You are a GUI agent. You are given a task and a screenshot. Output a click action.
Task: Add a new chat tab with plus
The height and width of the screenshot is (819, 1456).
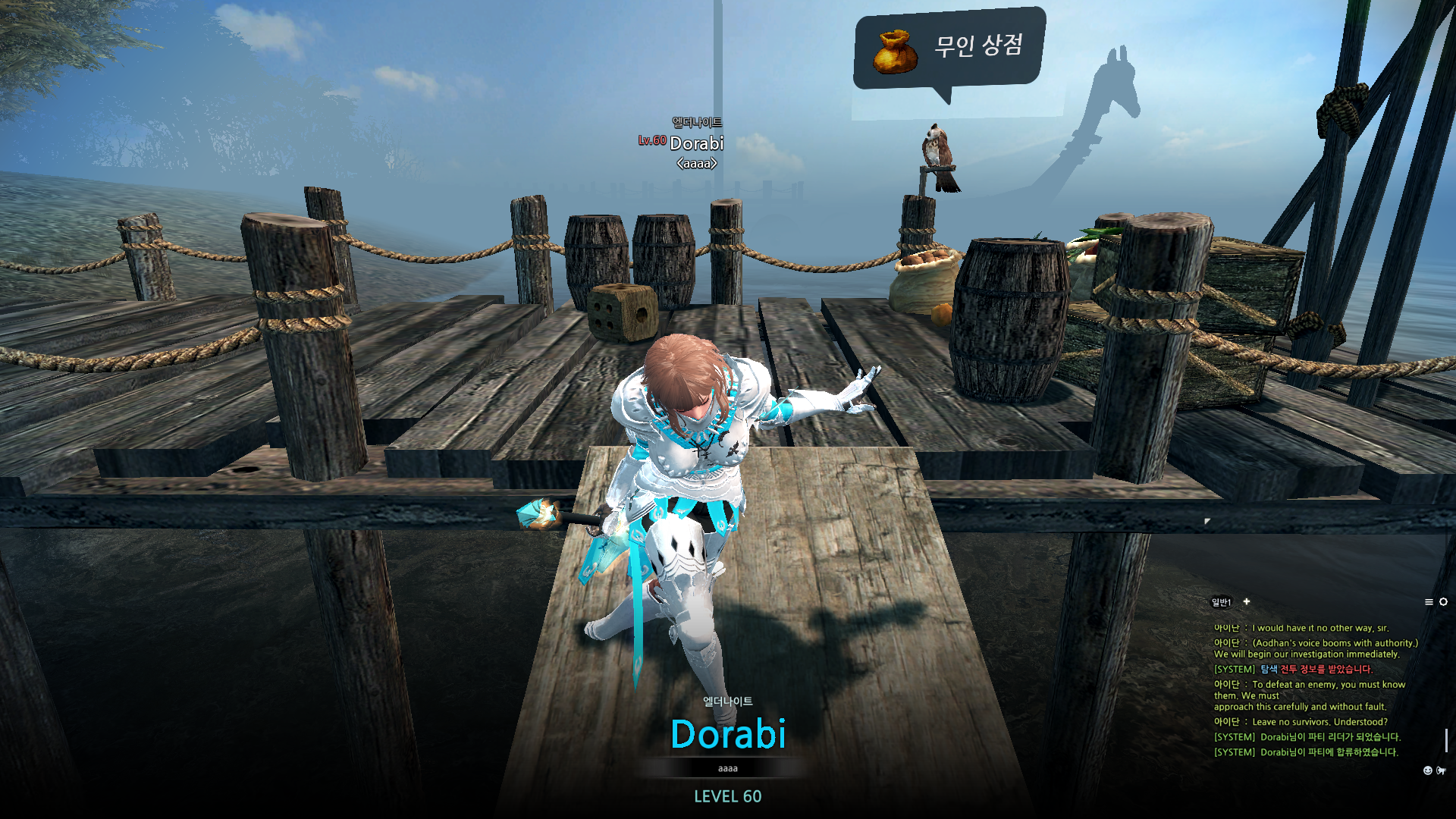point(1247,601)
